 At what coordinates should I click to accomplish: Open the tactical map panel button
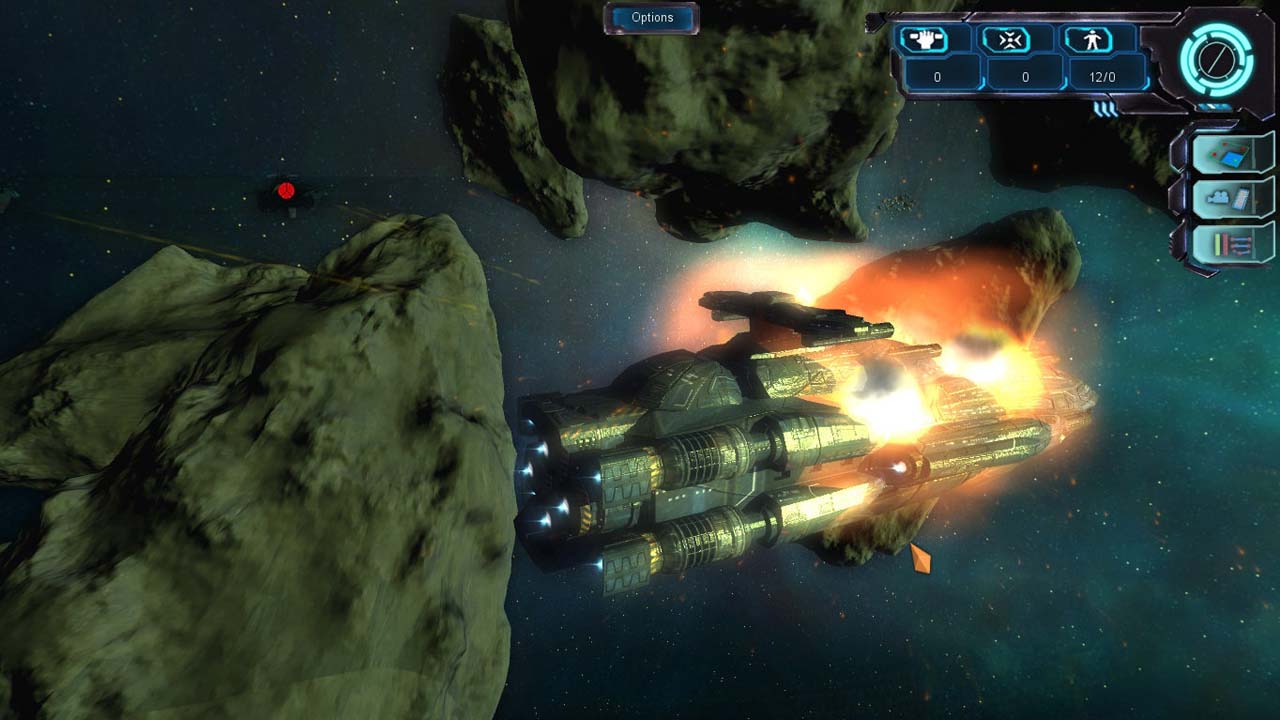(1231, 154)
